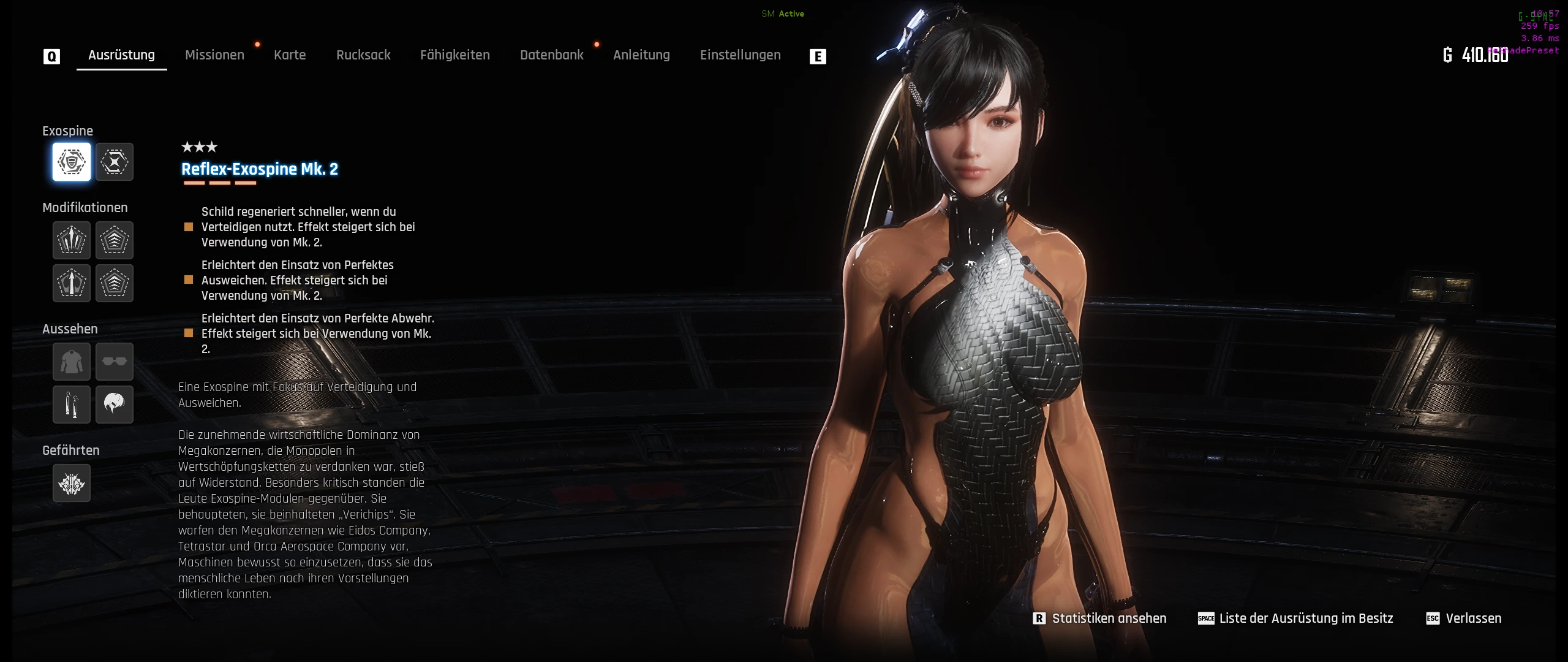This screenshot has width=1568, height=662.
Task: Click Verlassen to exit the menu
Action: coord(1464,618)
